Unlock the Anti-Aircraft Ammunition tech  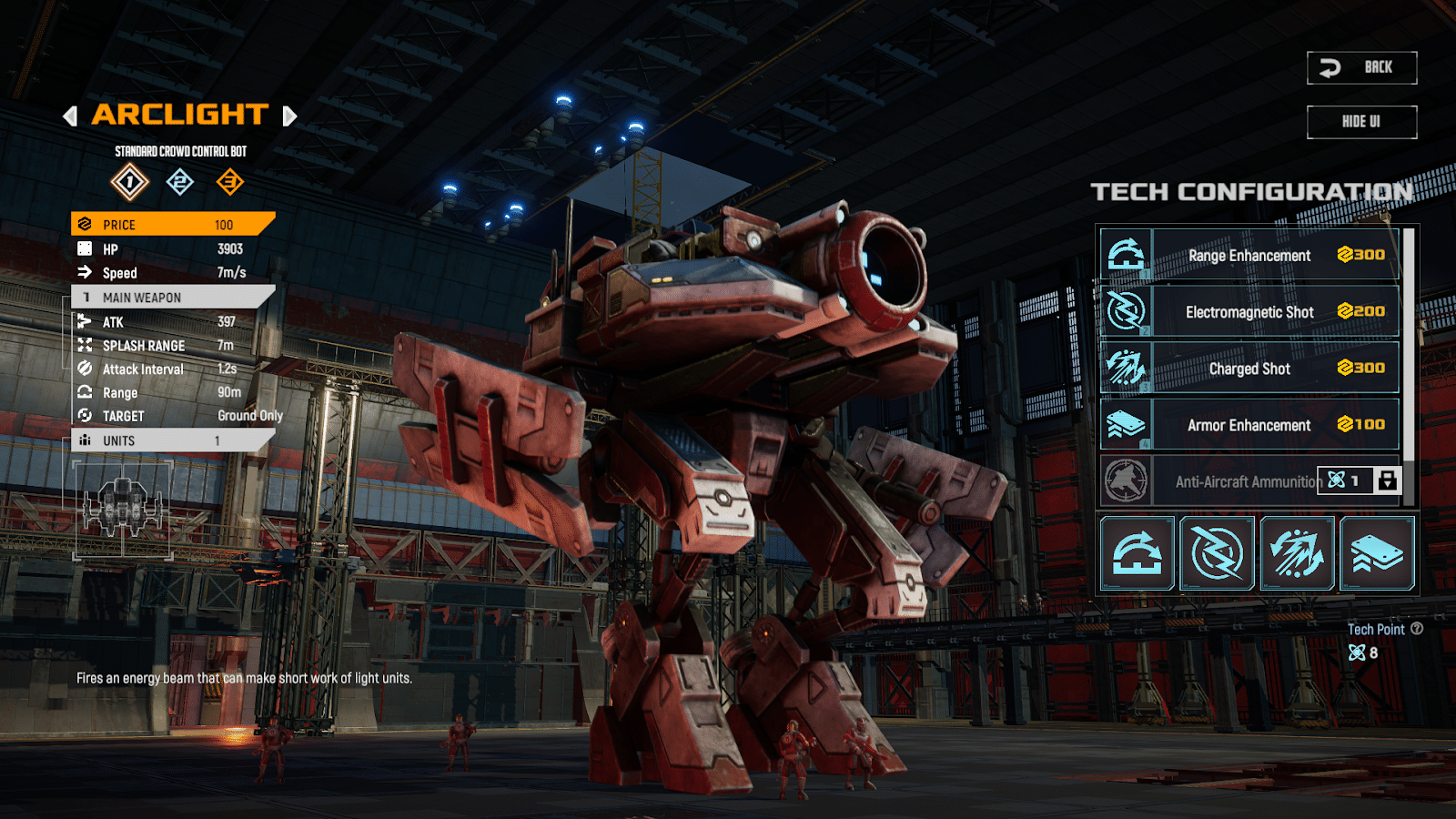click(1387, 480)
